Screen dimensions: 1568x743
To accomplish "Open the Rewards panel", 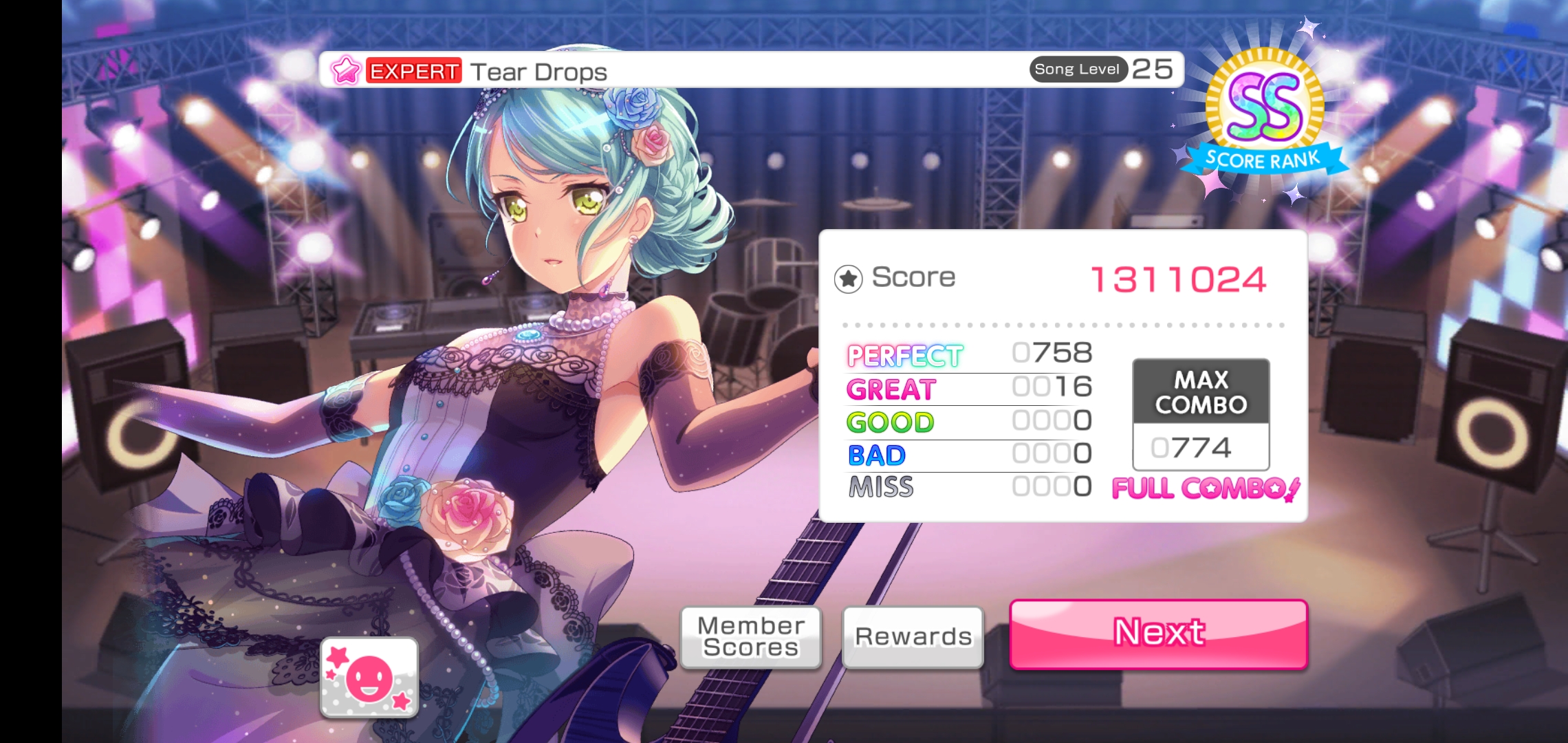I will [913, 637].
